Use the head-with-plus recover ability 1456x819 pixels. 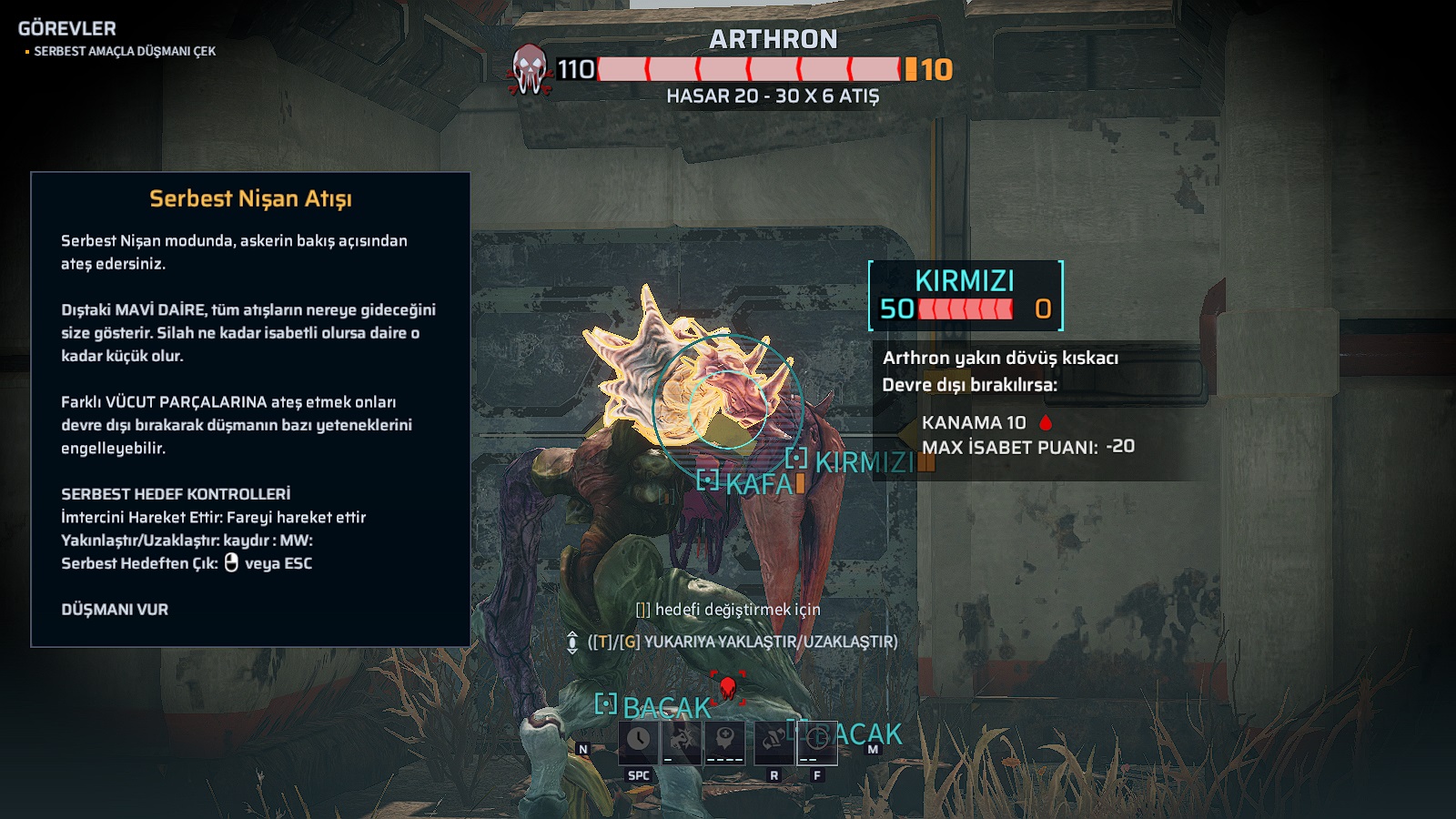click(724, 741)
